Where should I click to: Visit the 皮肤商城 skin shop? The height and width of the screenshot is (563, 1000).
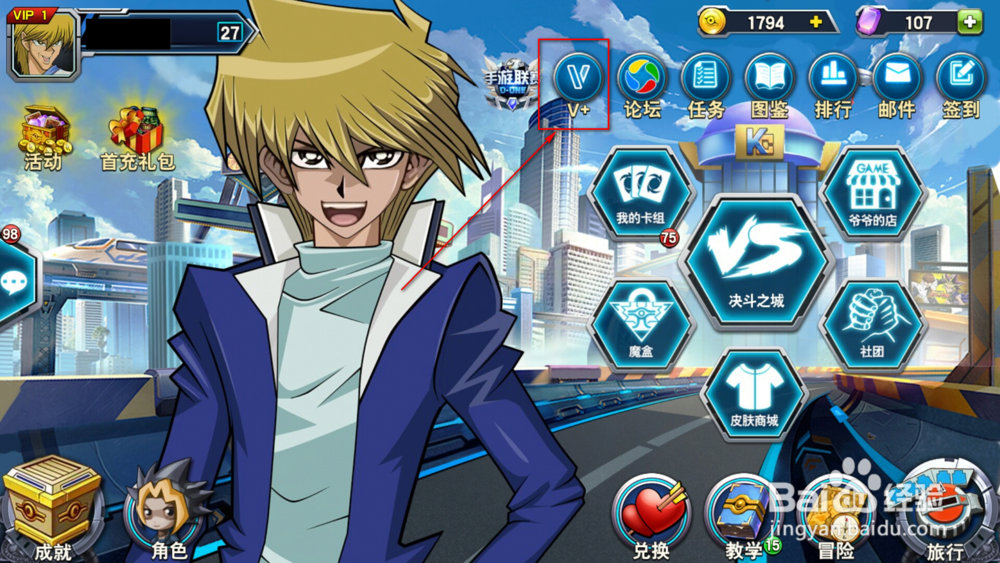[x=754, y=393]
